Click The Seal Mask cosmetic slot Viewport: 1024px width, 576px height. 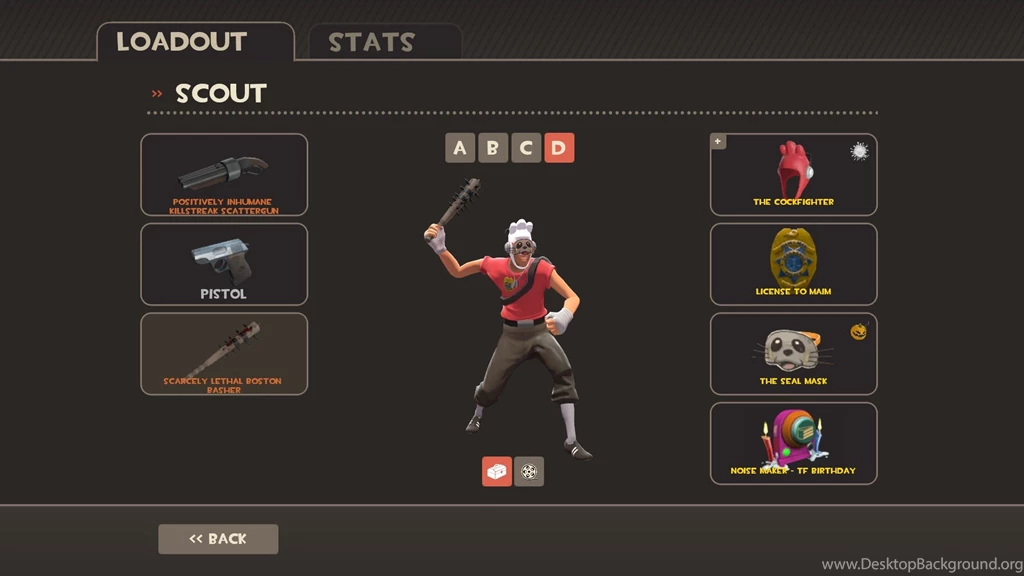tap(793, 354)
